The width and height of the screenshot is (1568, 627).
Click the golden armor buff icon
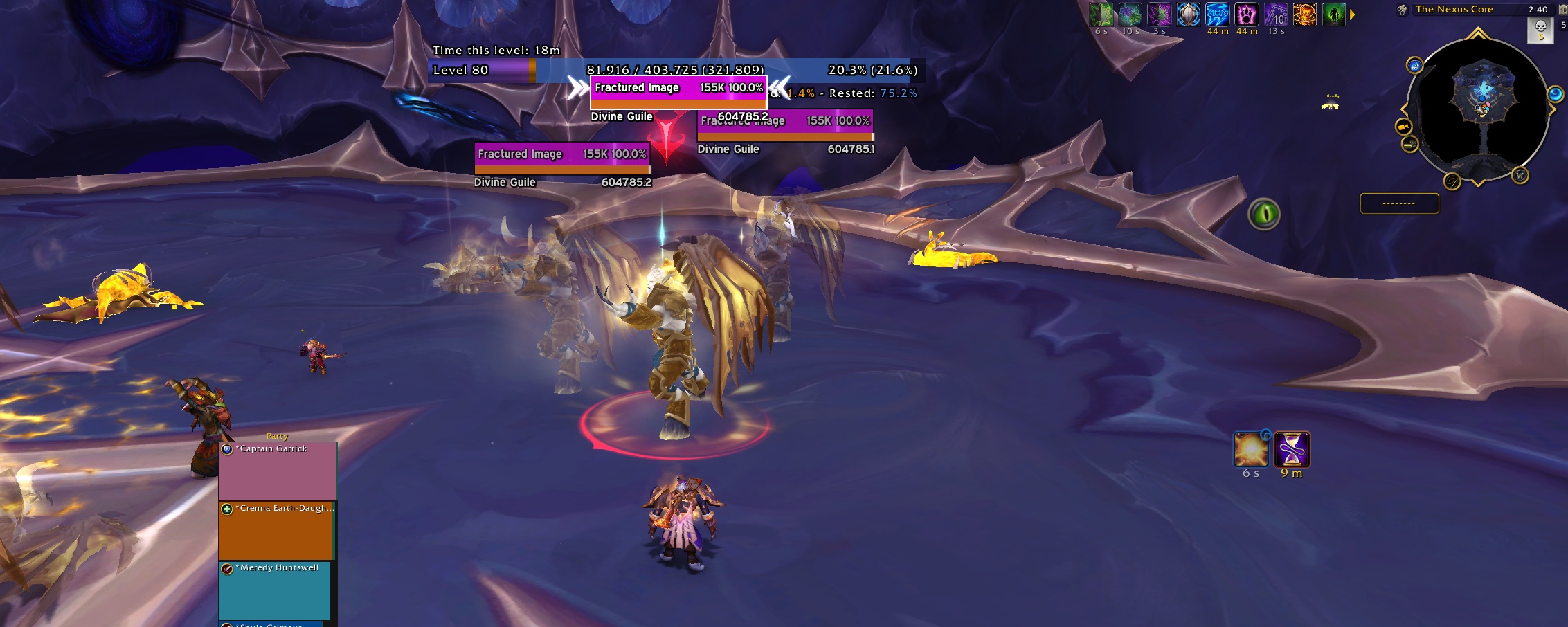1304,15
